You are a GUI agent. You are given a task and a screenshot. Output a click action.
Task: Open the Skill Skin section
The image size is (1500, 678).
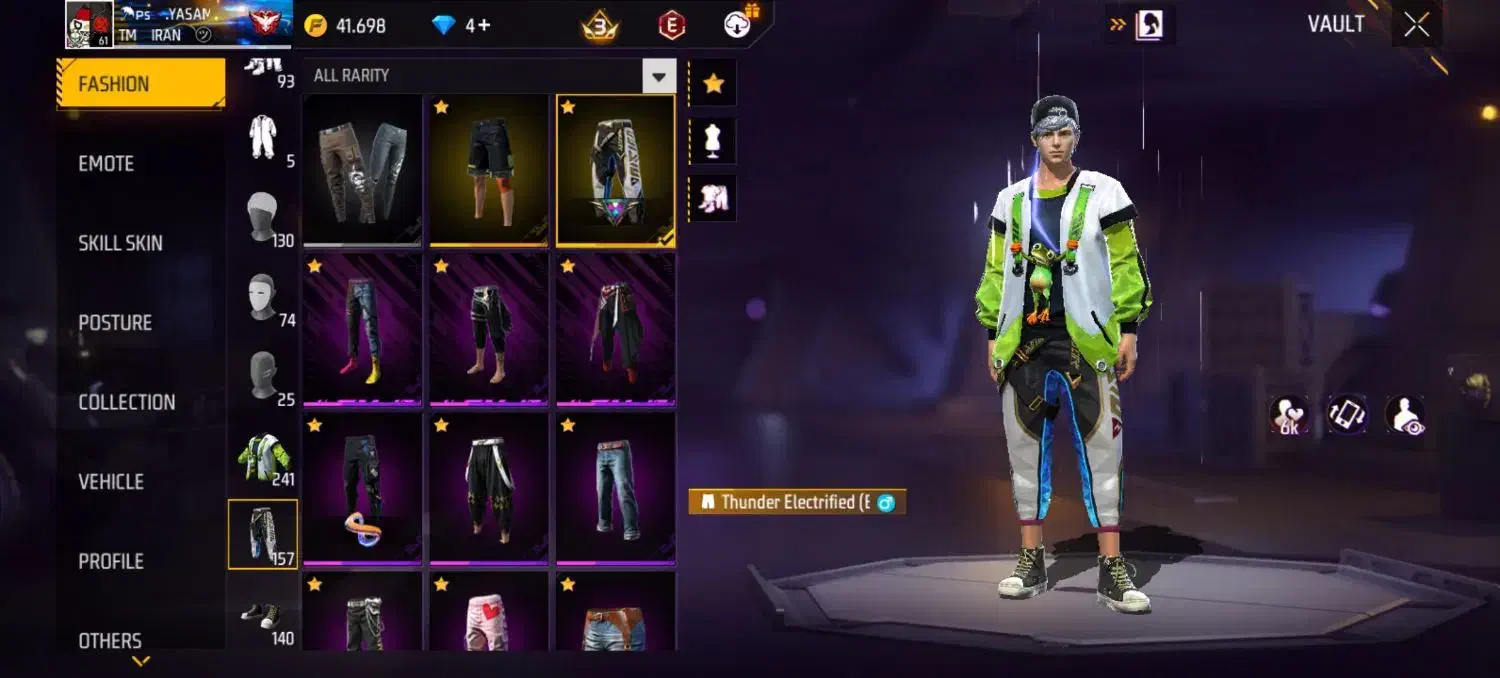pyautogui.click(x=120, y=243)
